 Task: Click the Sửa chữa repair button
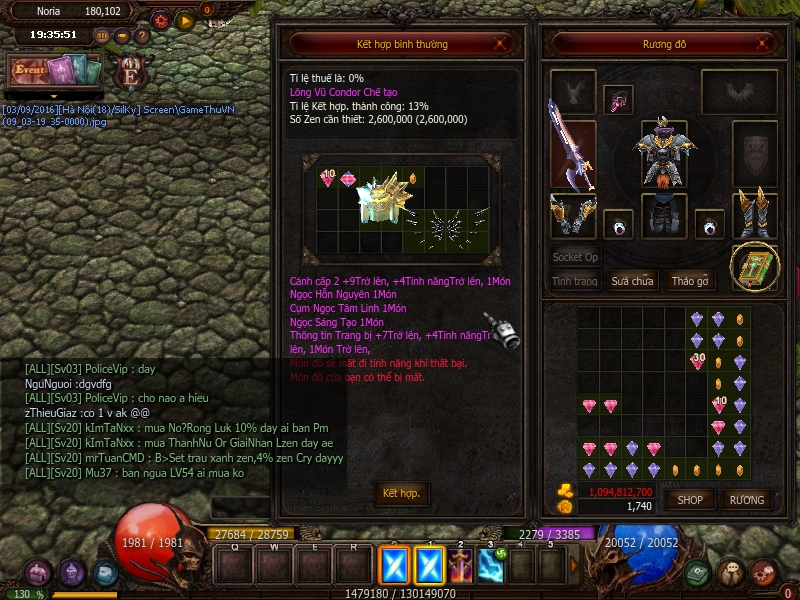click(x=632, y=281)
